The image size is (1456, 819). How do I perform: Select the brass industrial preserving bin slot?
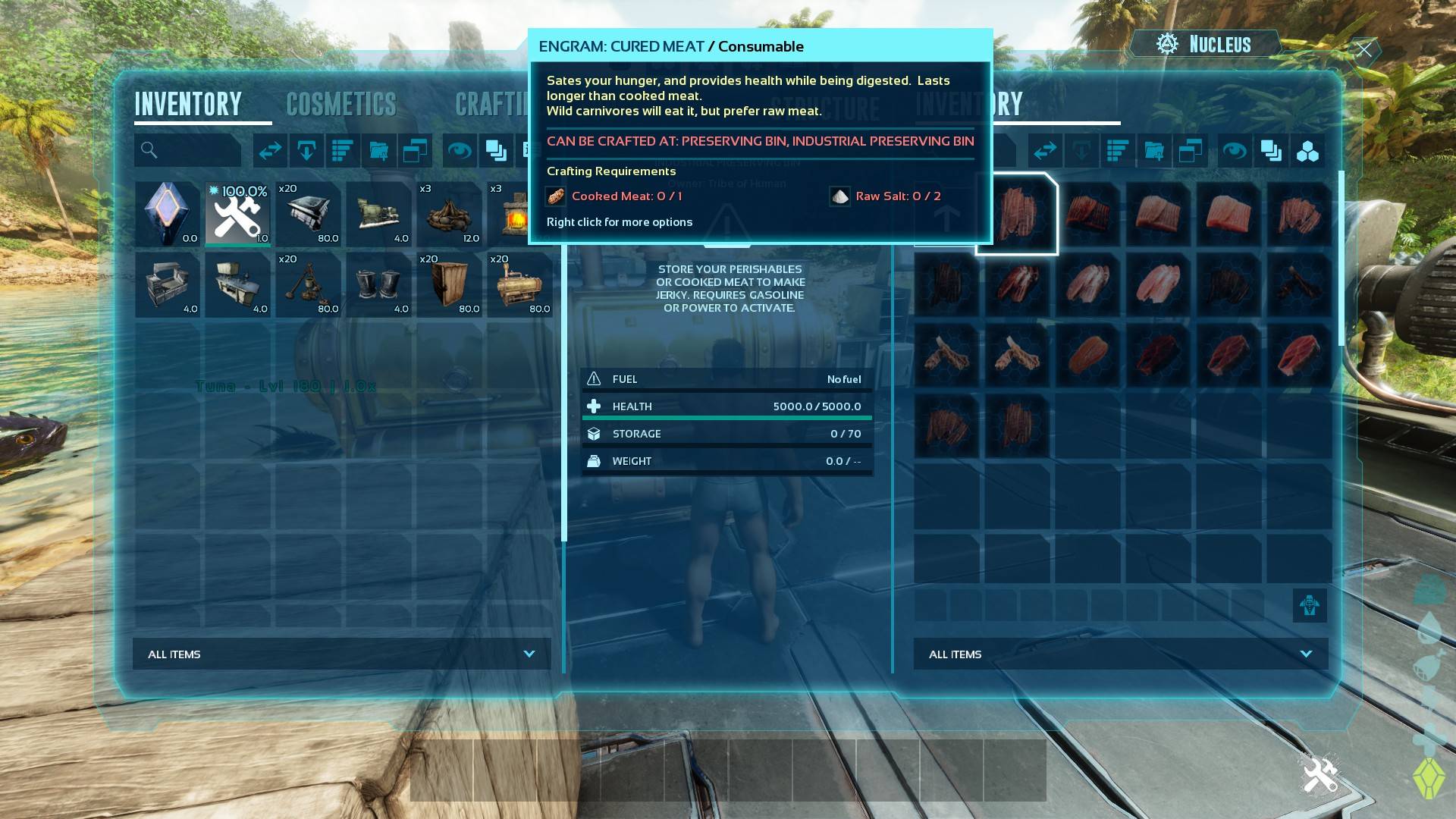pyautogui.click(x=520, y=284)
